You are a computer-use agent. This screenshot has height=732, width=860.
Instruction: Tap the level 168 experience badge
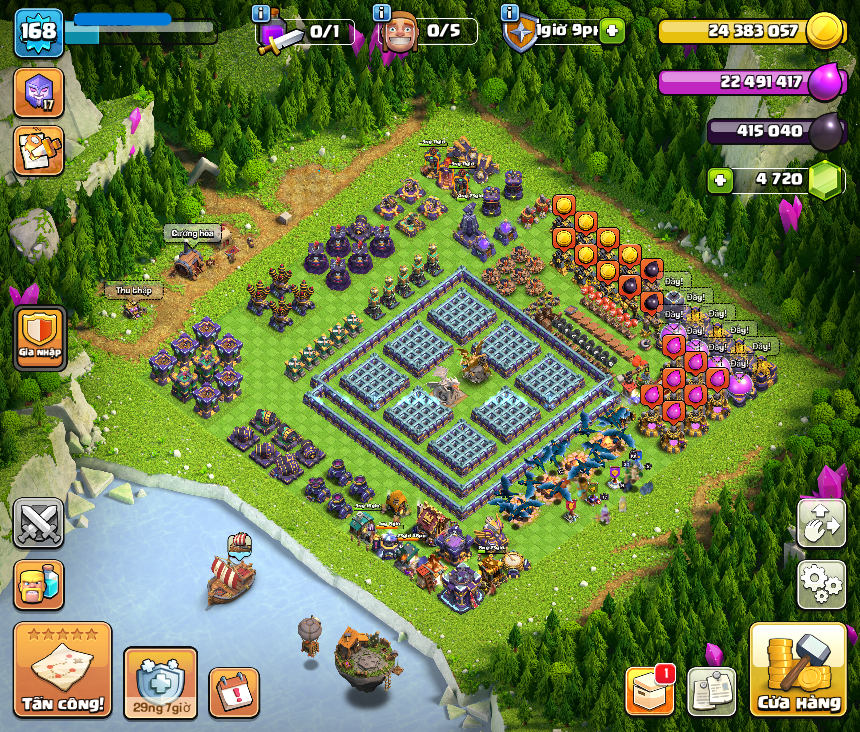coord(38,32)
